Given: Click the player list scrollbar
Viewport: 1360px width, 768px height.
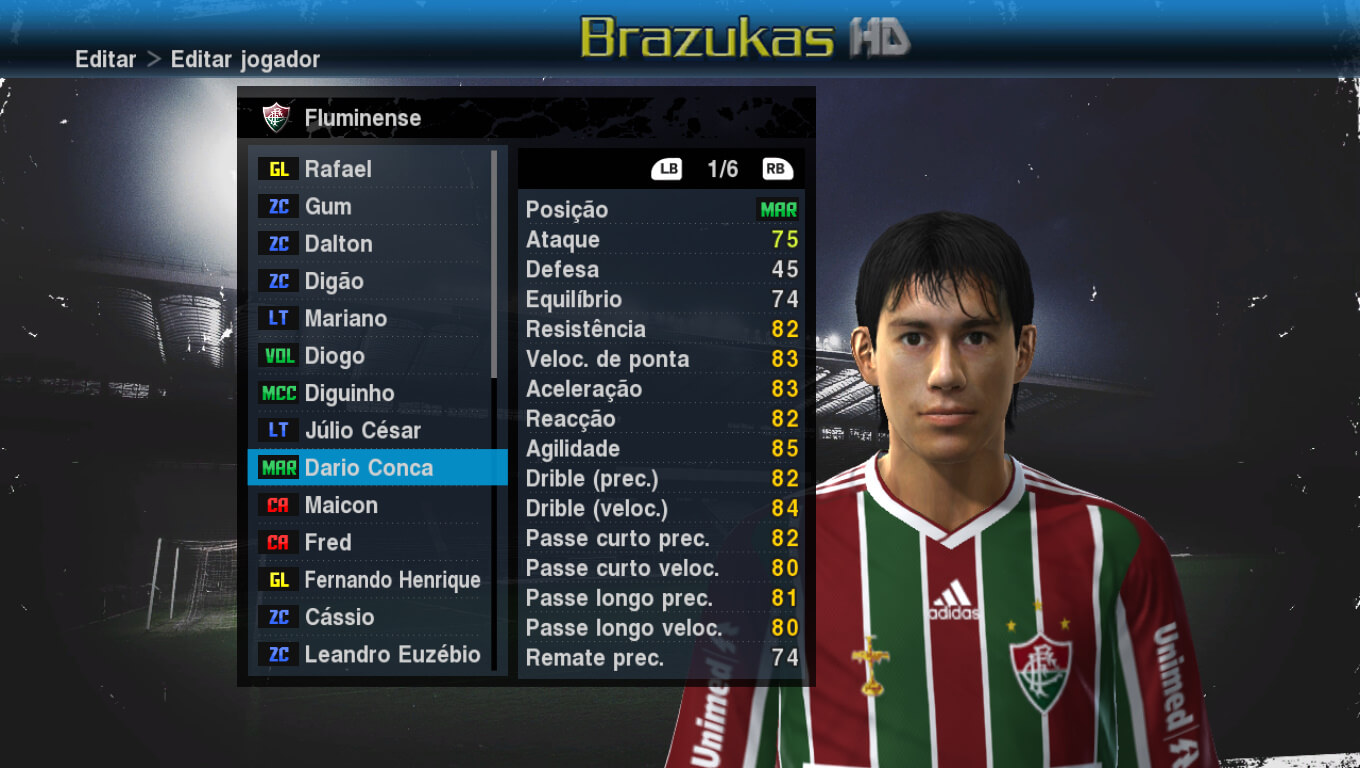Looking at the screenshot, I should click(494, 262).
